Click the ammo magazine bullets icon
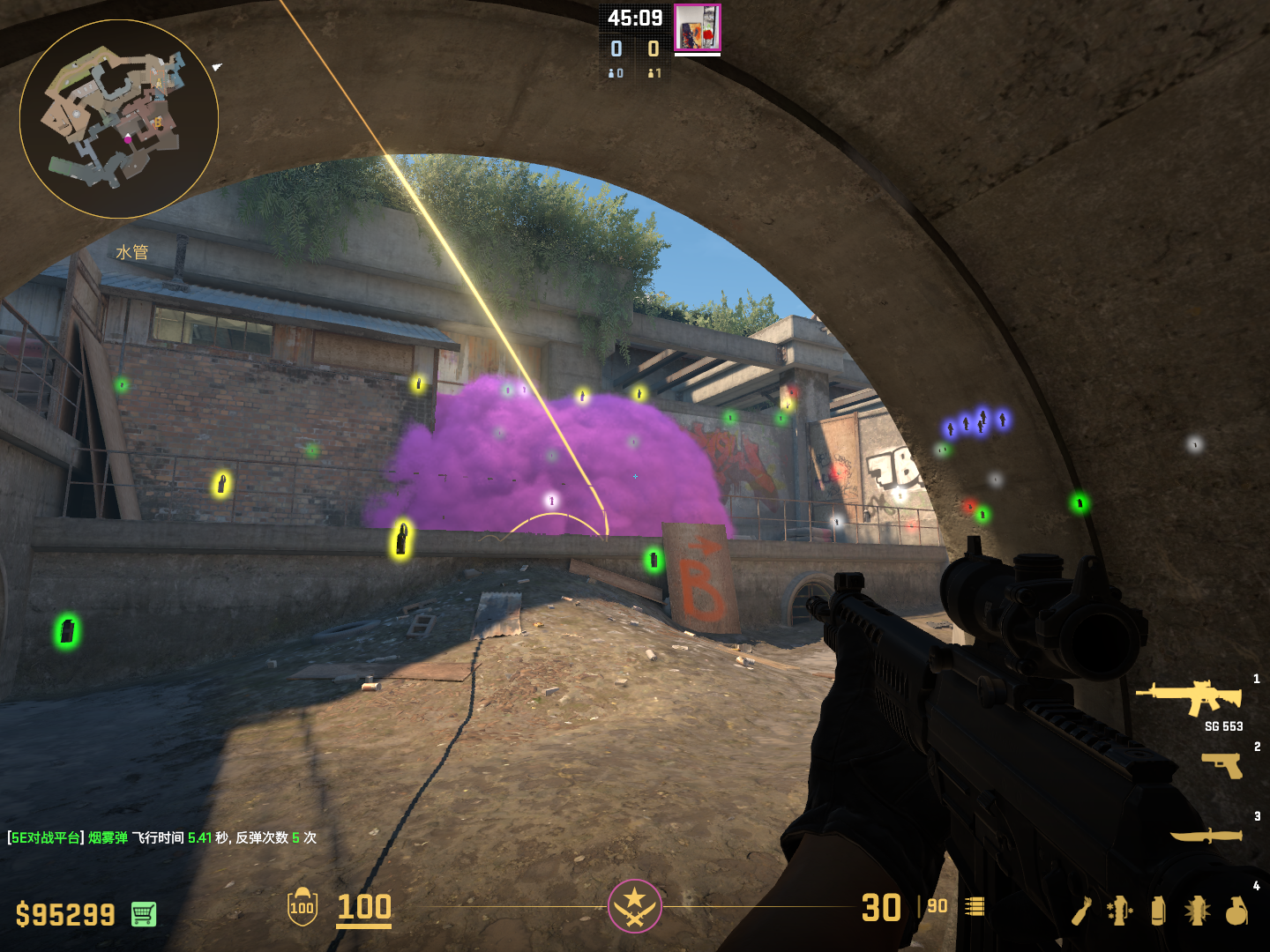Image resolution: width=1270 pixels, height=952 pixels. 975,906
